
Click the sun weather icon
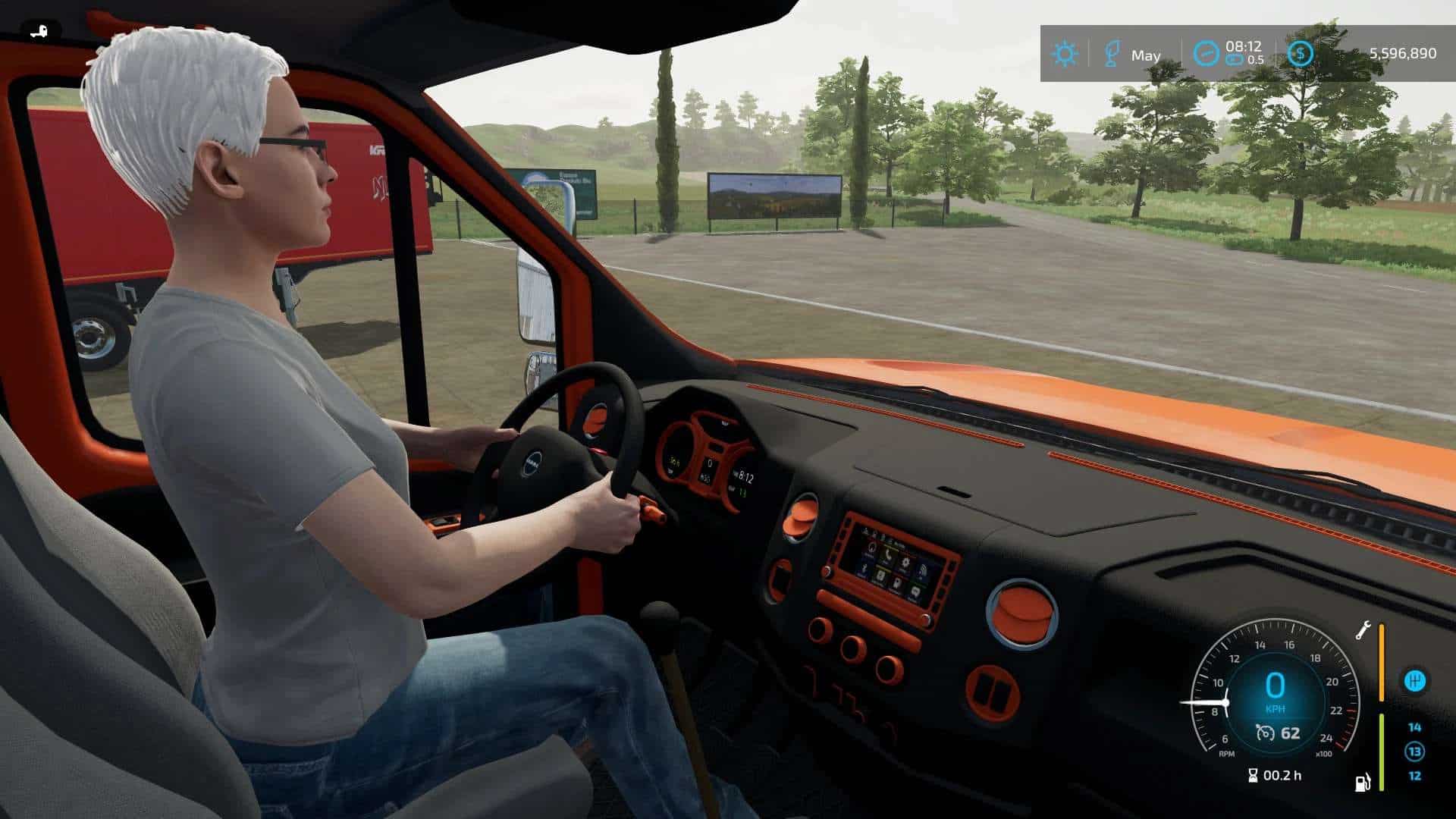tap(1065, 54)
